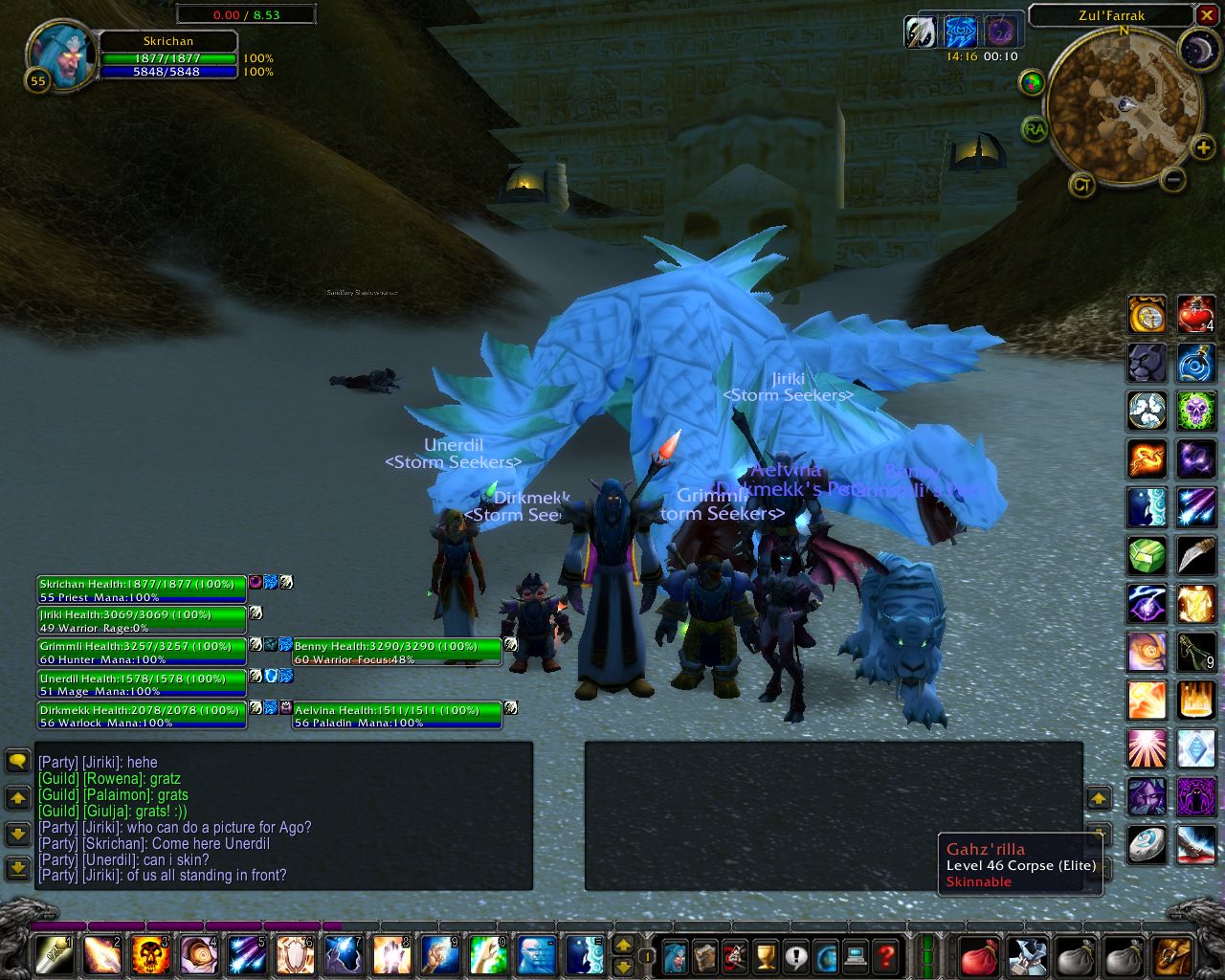
Task: Use the green gem item
Action: pos(1147,556)
